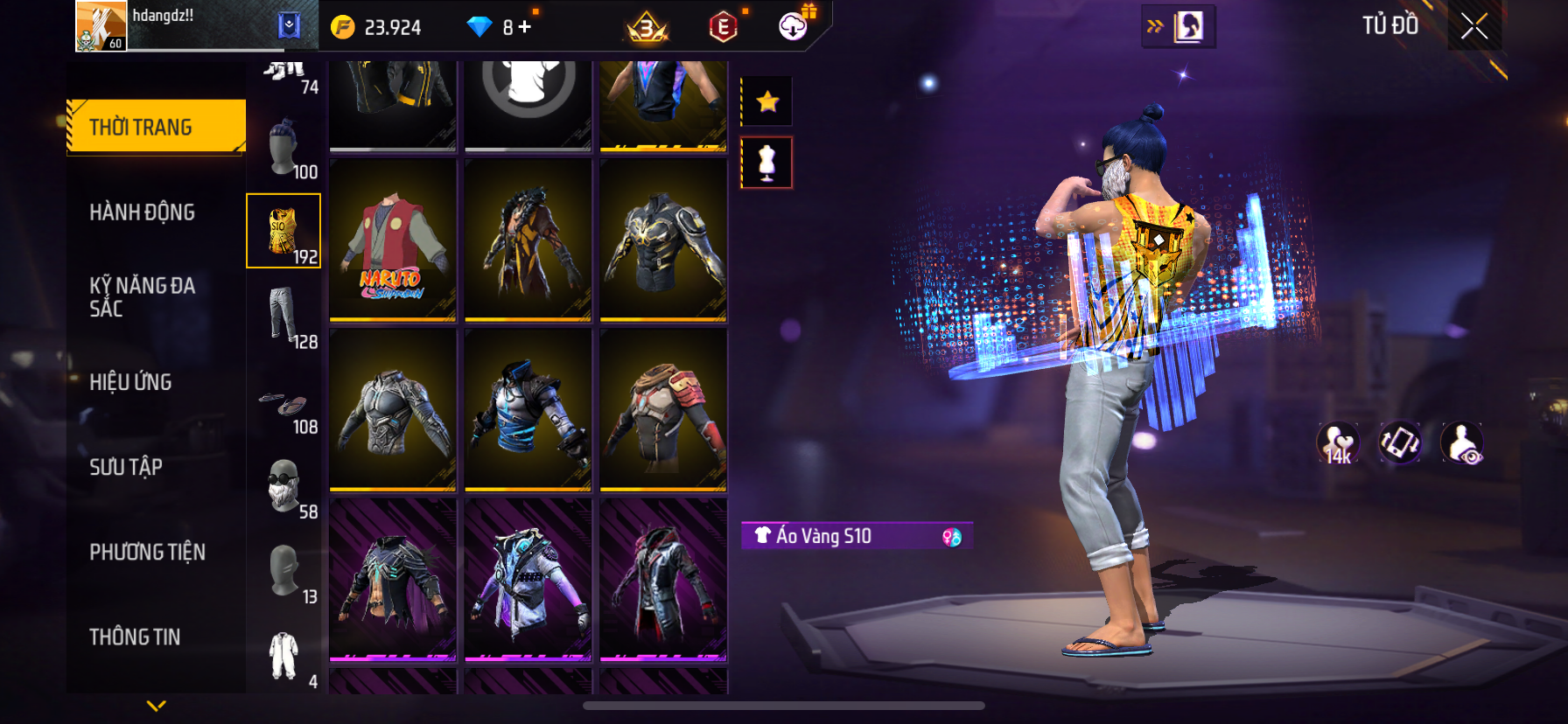Viewport: 1568px width, 724px height.
Task: Choose the yellow S10 top category
Action: (x=283, y=232)
